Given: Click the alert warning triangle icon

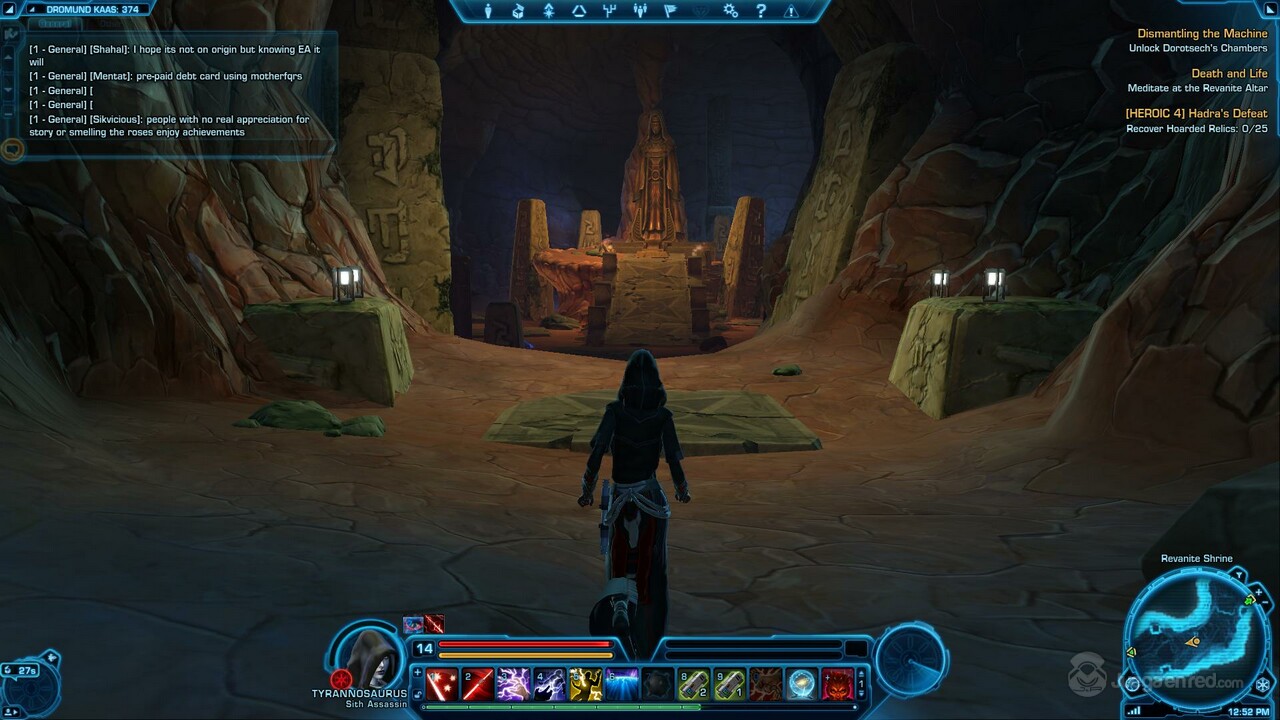Looking at the screenshot, I should pyautogui.click(x=791, y=14).
